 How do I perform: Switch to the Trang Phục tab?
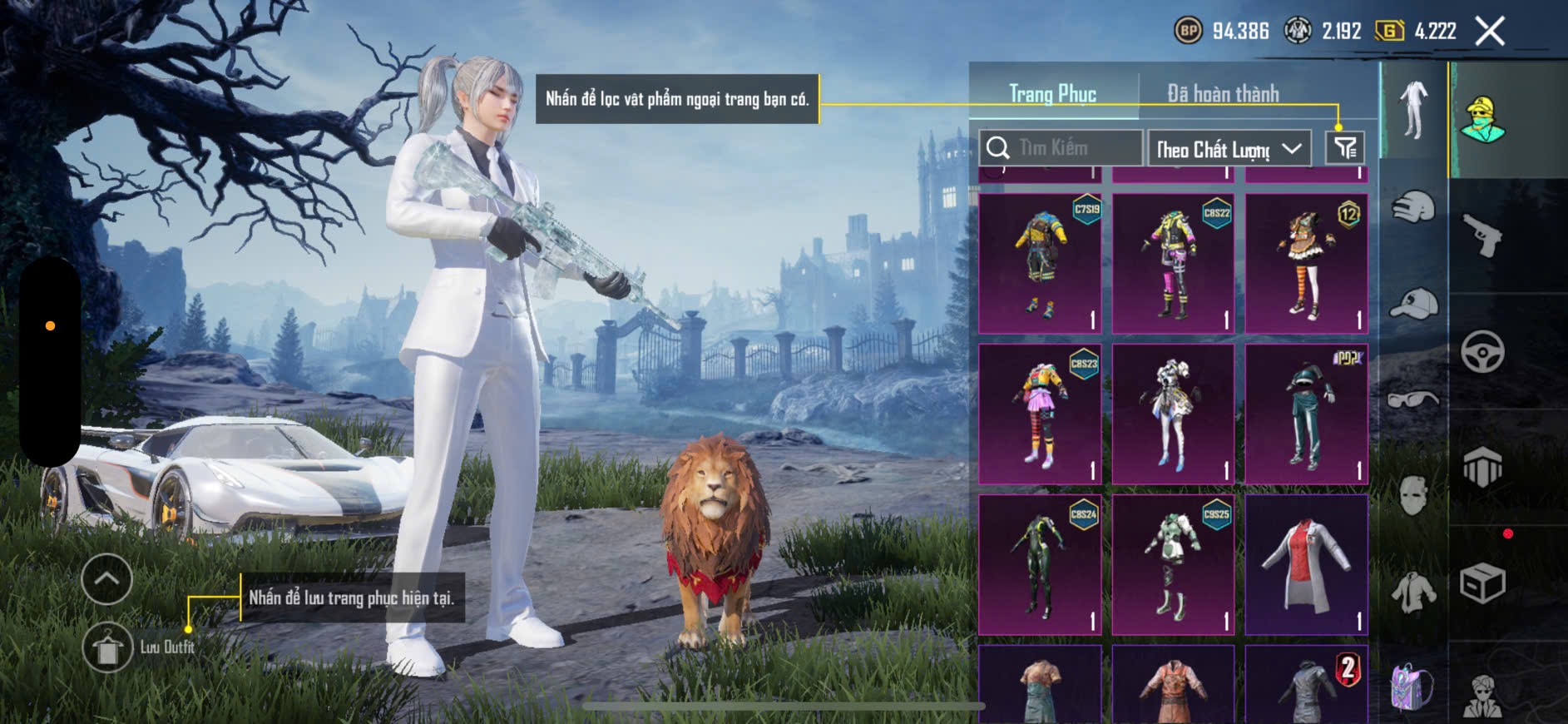1052,94
